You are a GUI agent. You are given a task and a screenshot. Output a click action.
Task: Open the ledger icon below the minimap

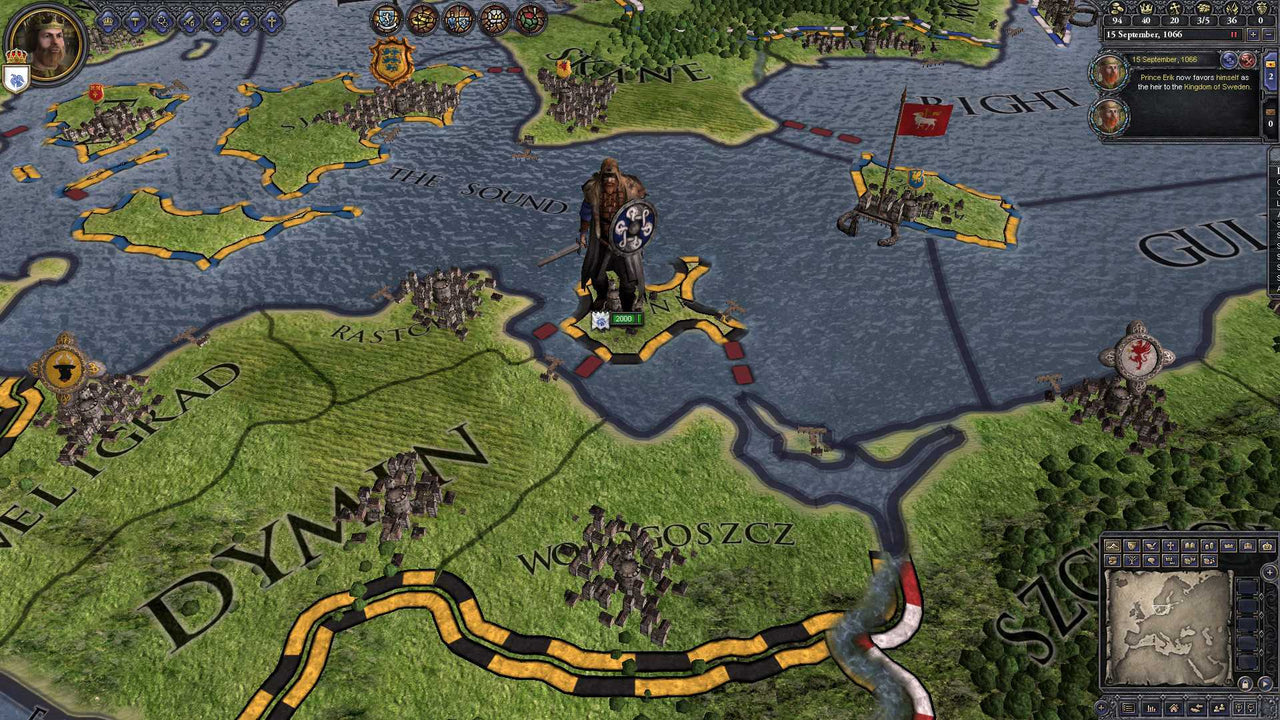click(1128, 707)
